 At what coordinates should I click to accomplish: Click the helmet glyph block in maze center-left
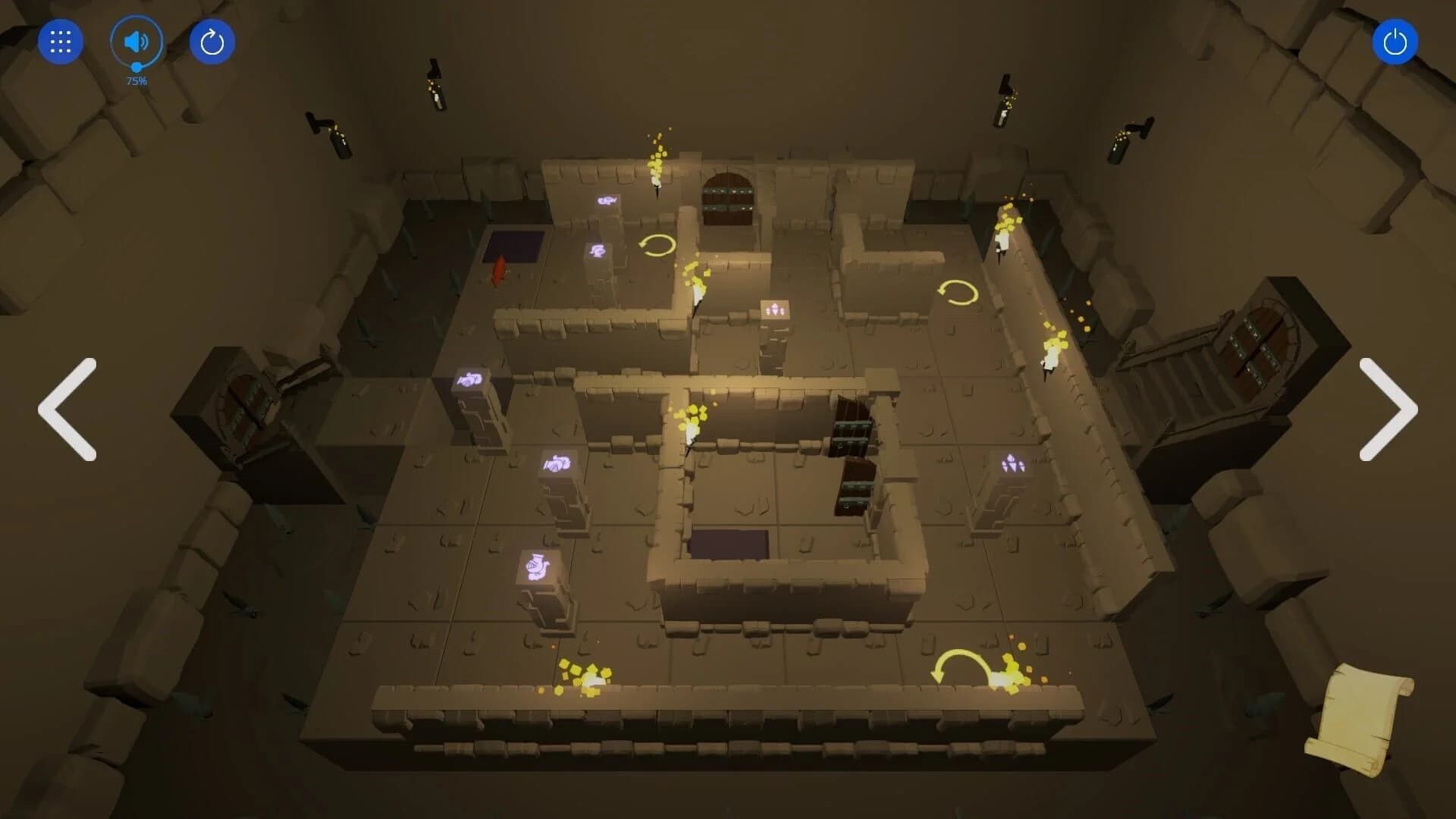point(556,463)
